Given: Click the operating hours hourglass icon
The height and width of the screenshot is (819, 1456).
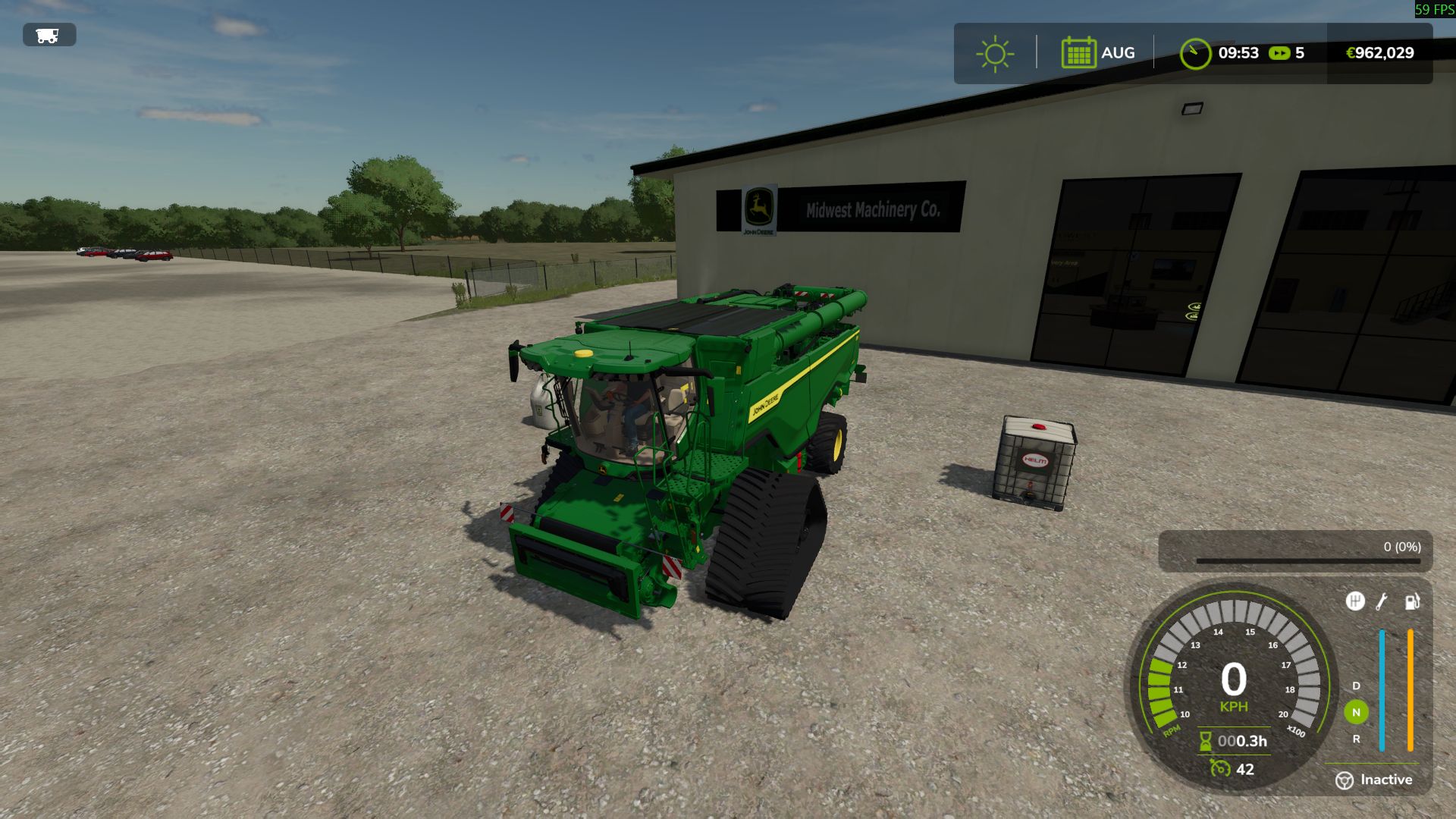Looking at the screenshot, I should pos(1205,741).
